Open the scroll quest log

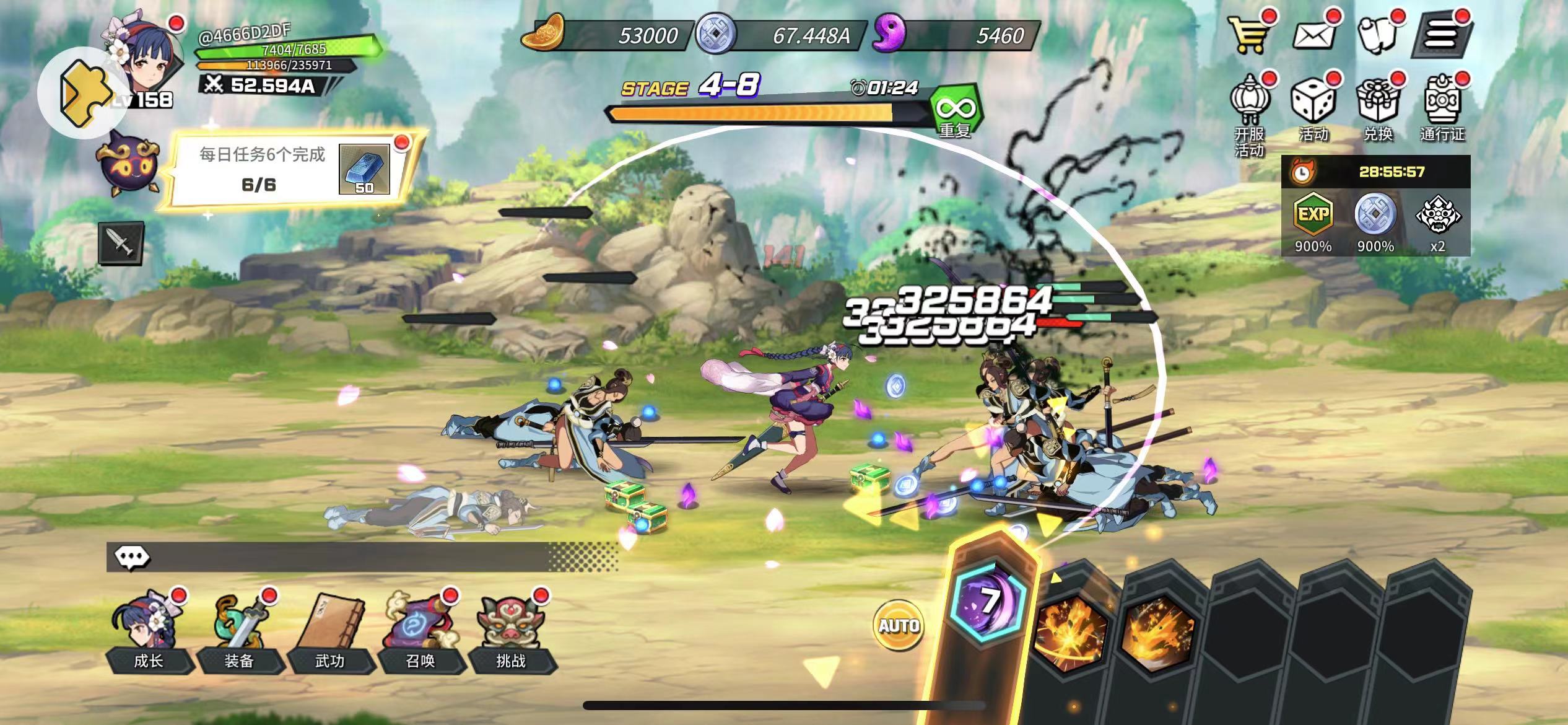pyautogui.click(x=1378, y=34)
